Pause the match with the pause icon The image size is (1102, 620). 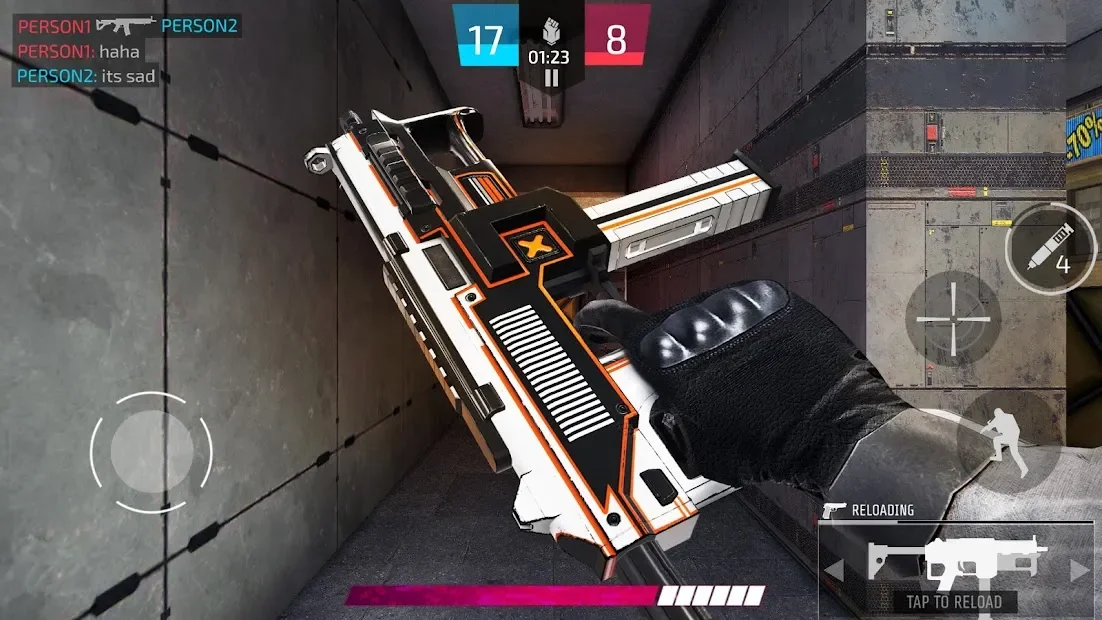click(551, 77)
